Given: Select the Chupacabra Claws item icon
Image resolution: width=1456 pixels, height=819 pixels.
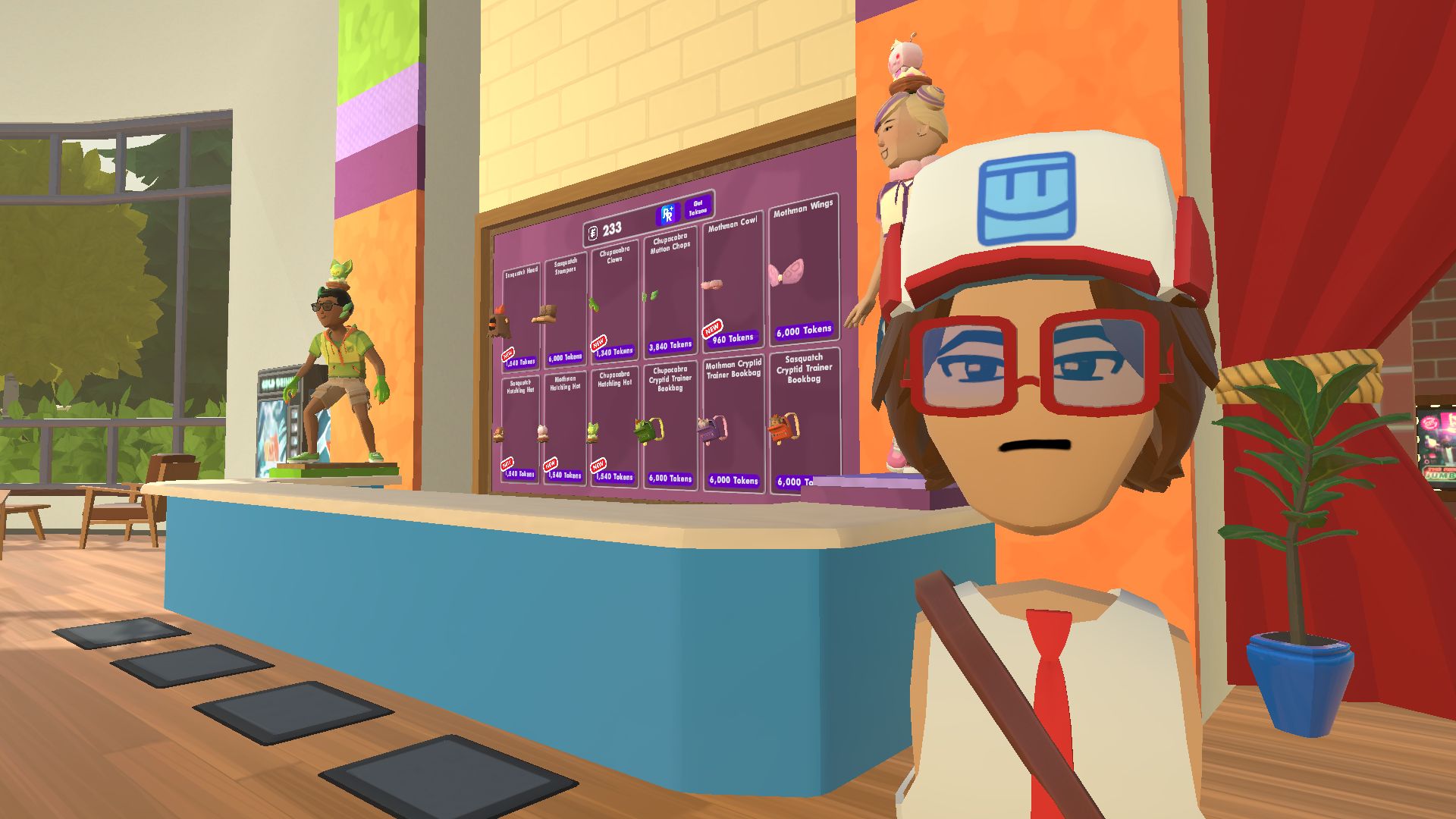Looking at the screenshot, I should point(595,306).
